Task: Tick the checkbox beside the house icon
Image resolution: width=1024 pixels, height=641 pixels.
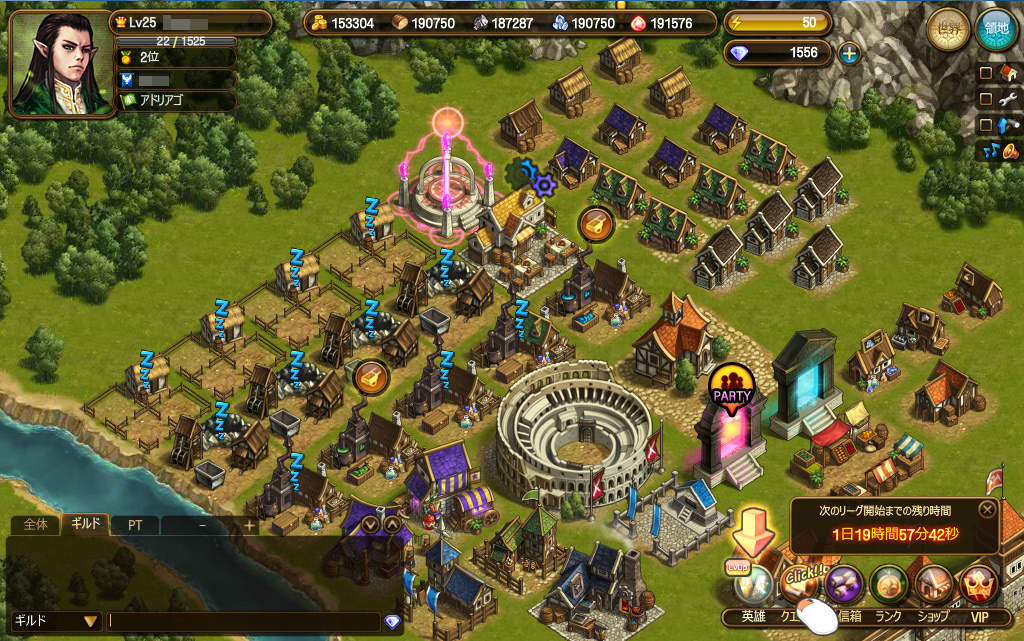Action: click(986, 73)
